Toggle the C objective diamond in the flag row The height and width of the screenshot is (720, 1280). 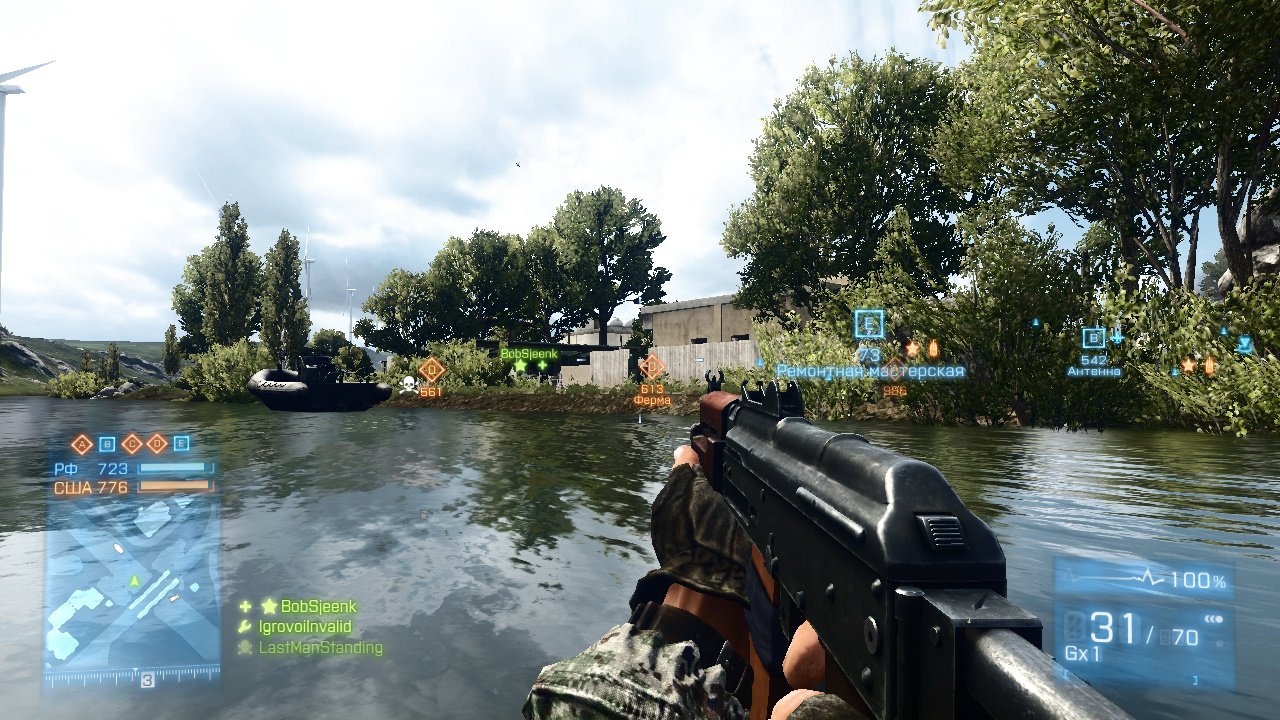tap(132, 443)
